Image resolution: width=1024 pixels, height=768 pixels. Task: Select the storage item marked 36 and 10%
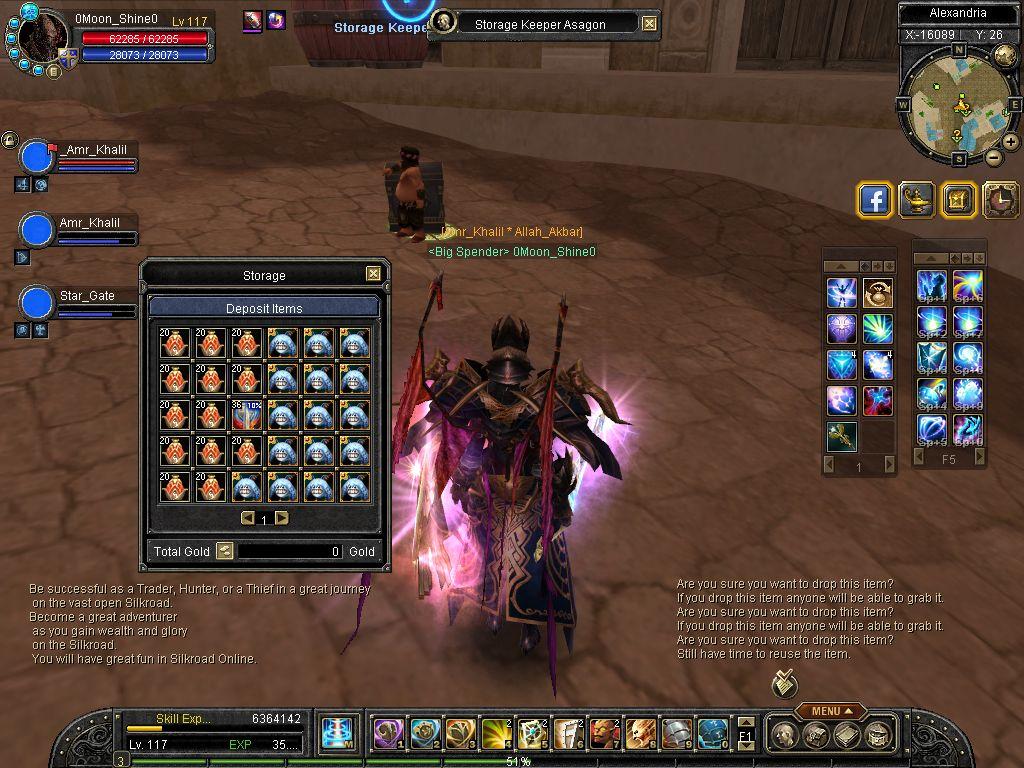246,414
